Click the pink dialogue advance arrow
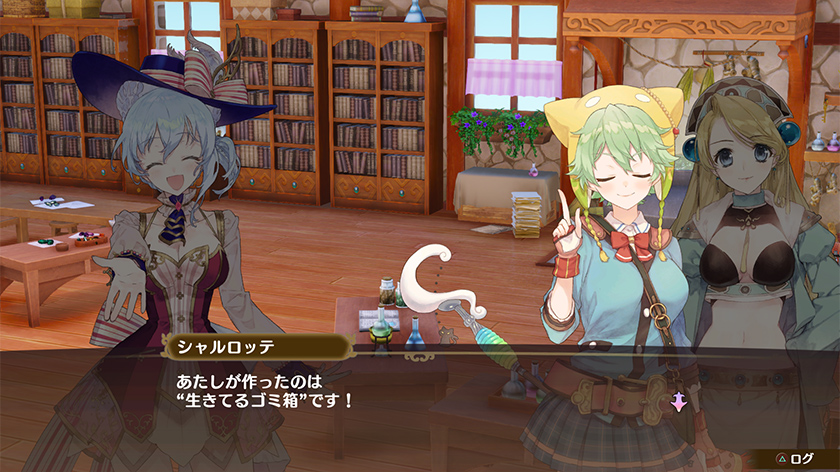 pyautogui.click(x=678, y=402)
